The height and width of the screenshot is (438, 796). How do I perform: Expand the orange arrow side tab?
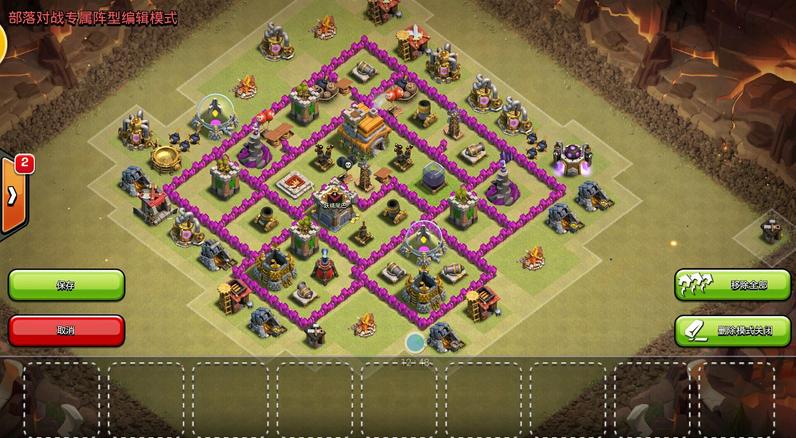coord(12,195)
